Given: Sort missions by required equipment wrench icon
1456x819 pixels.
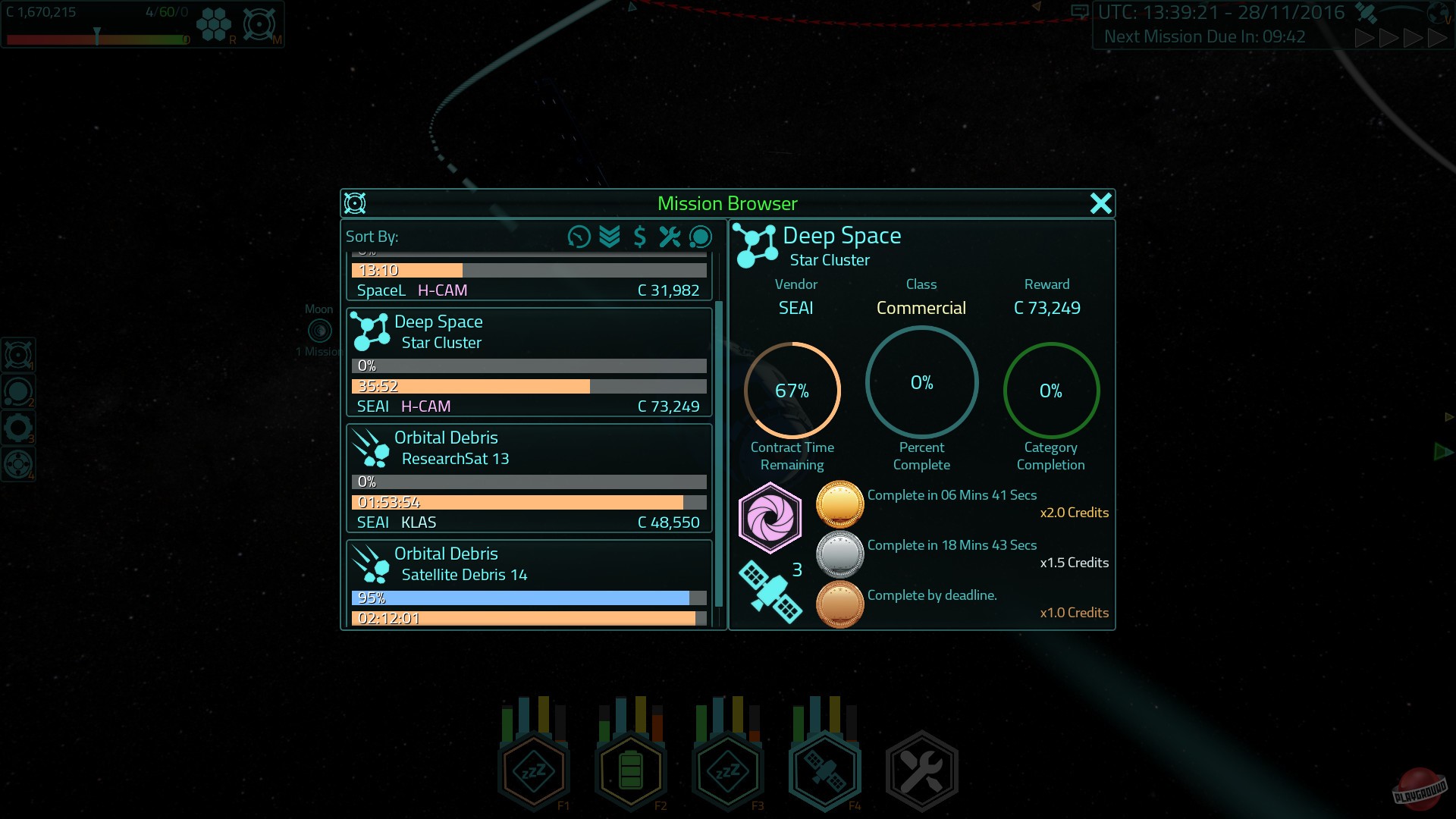Looking at the screenshot, I should [670, 237].
